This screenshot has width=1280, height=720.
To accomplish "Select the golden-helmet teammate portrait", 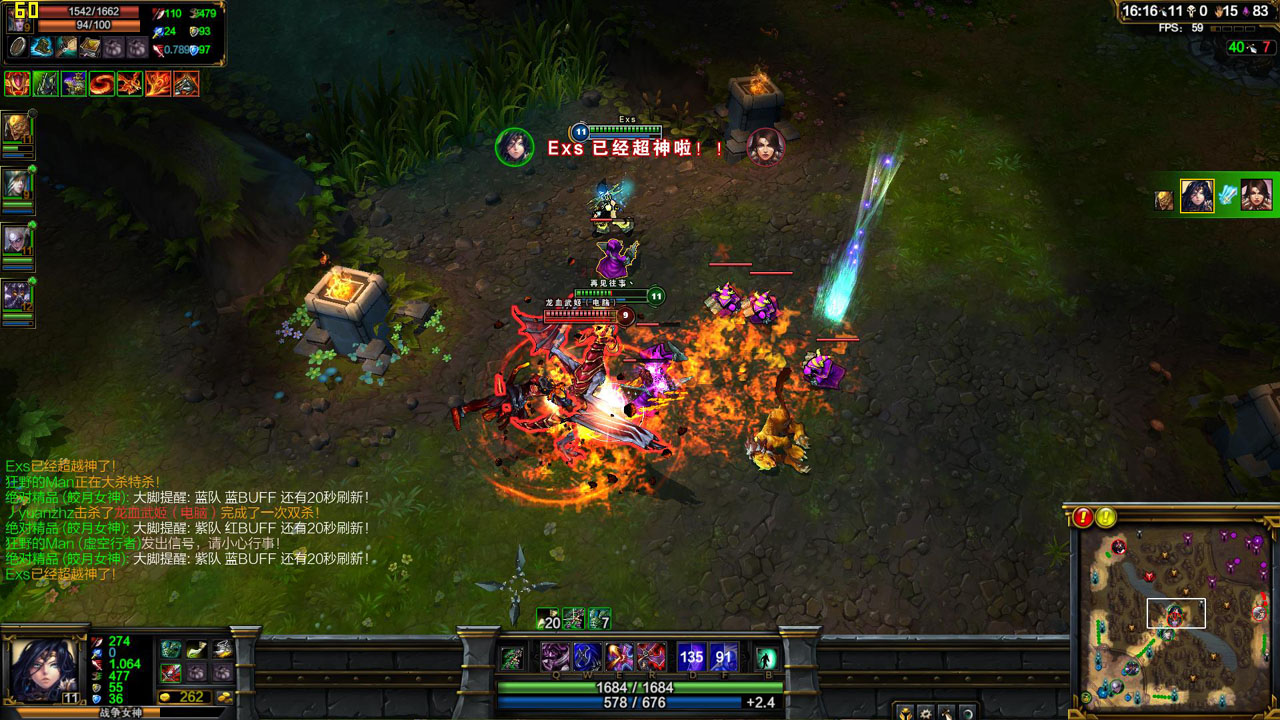I will (x=18, y=128).
